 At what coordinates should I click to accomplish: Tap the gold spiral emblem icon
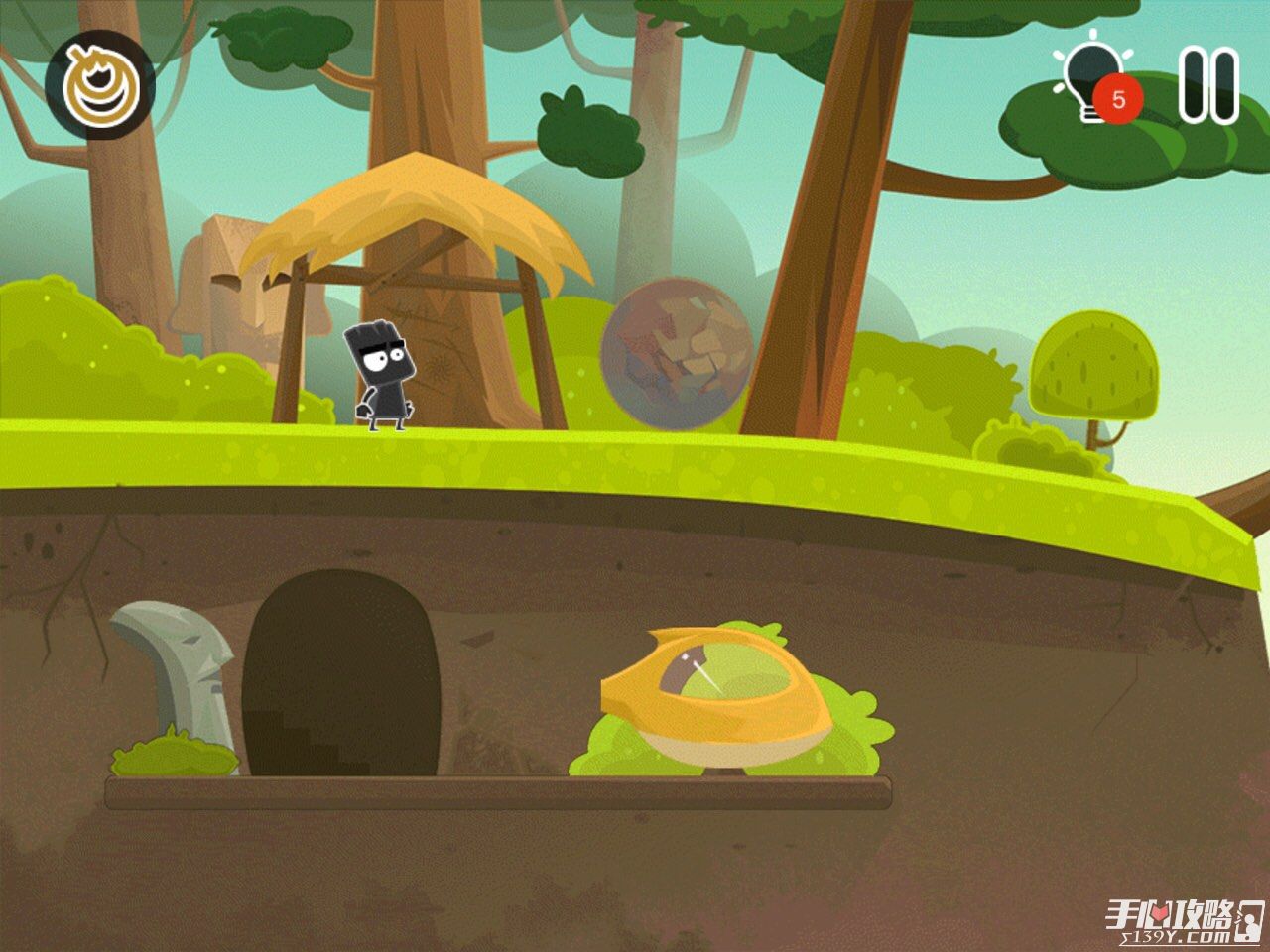(98, 84)
